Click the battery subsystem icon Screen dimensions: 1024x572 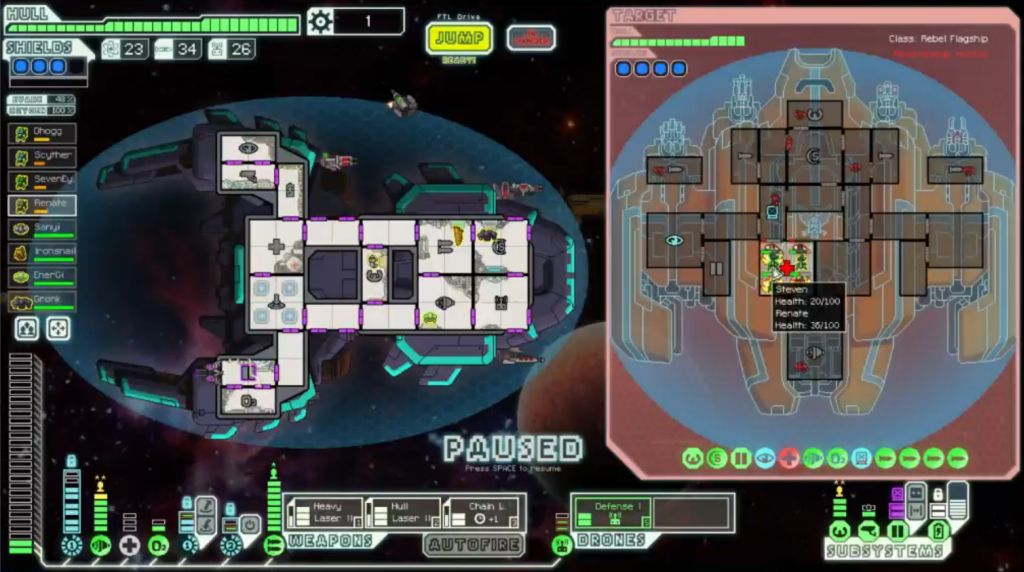(x=939, y=531)
